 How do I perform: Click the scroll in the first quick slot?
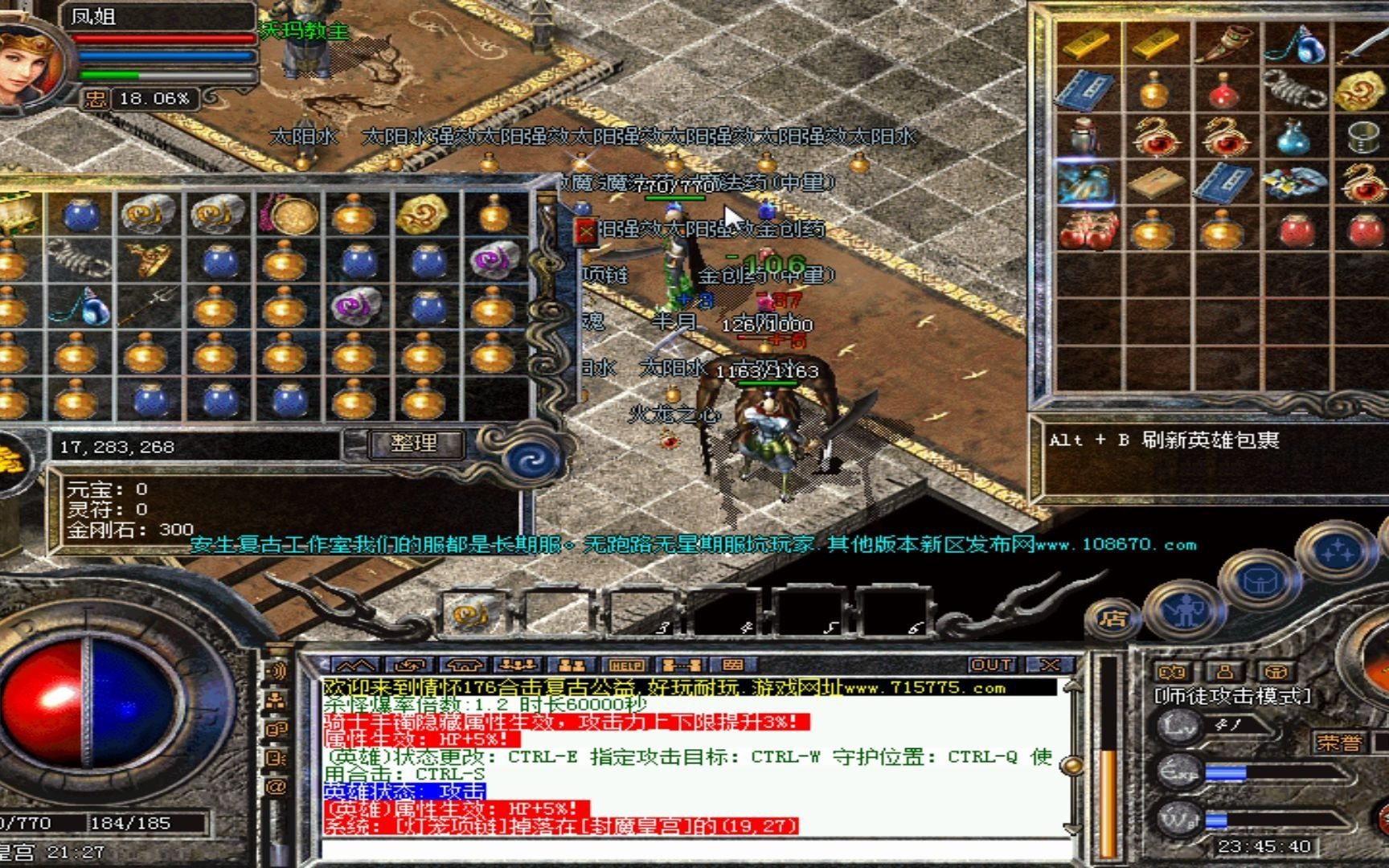(x=469, y=615)
